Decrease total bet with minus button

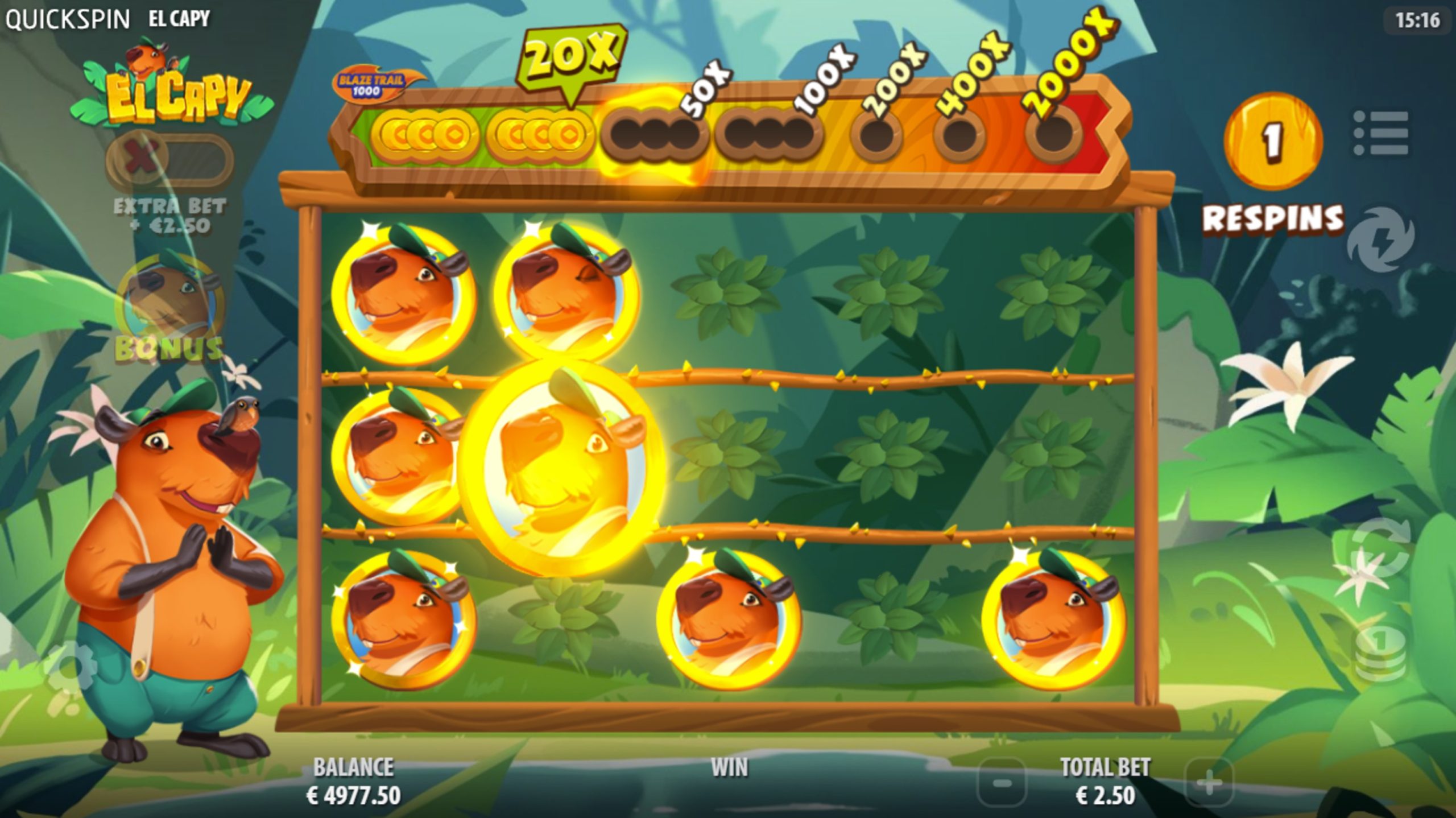click(1002, 784)
